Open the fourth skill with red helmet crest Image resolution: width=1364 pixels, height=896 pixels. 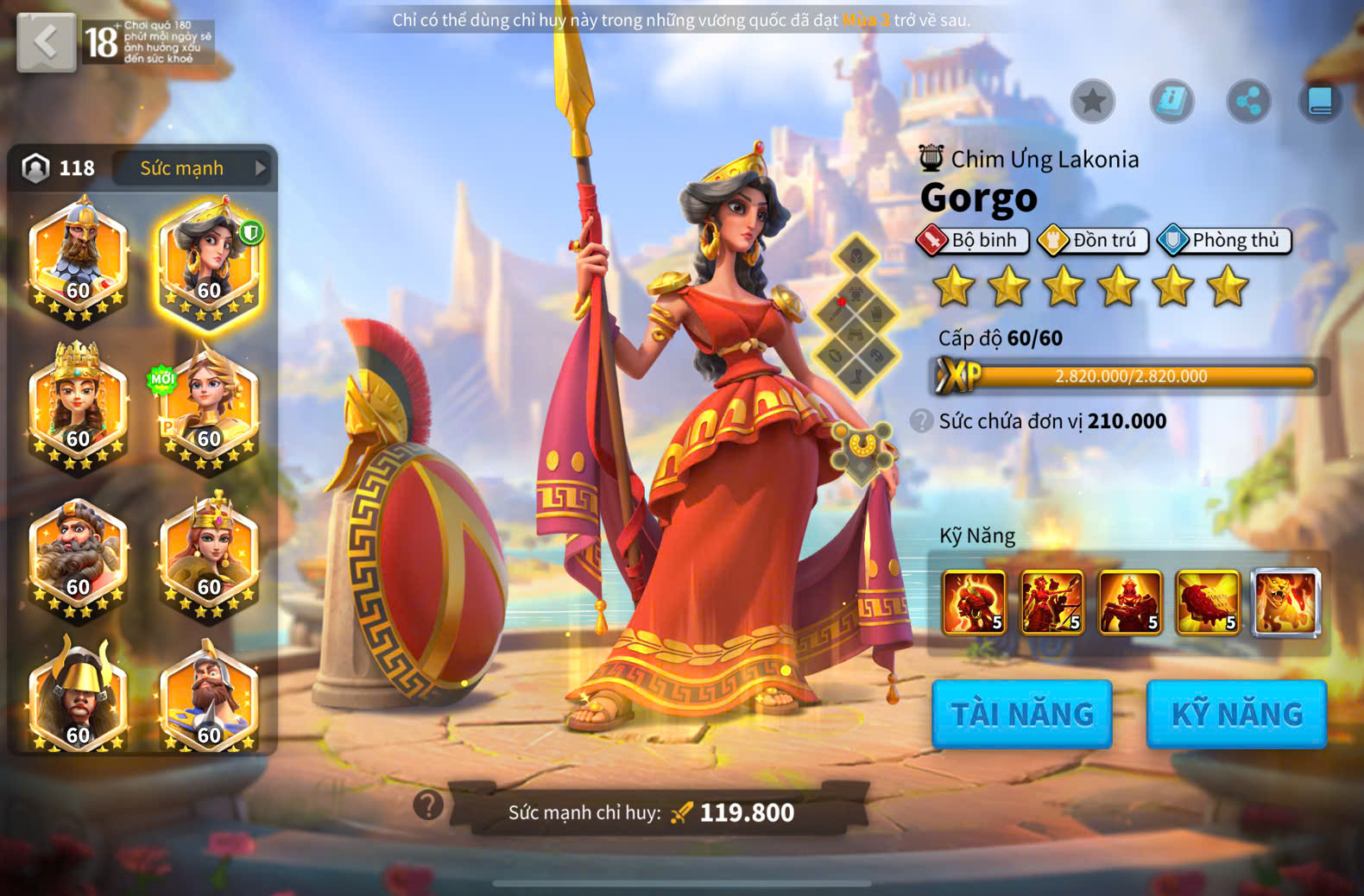pyautogui.click(x=1208, y=602)
